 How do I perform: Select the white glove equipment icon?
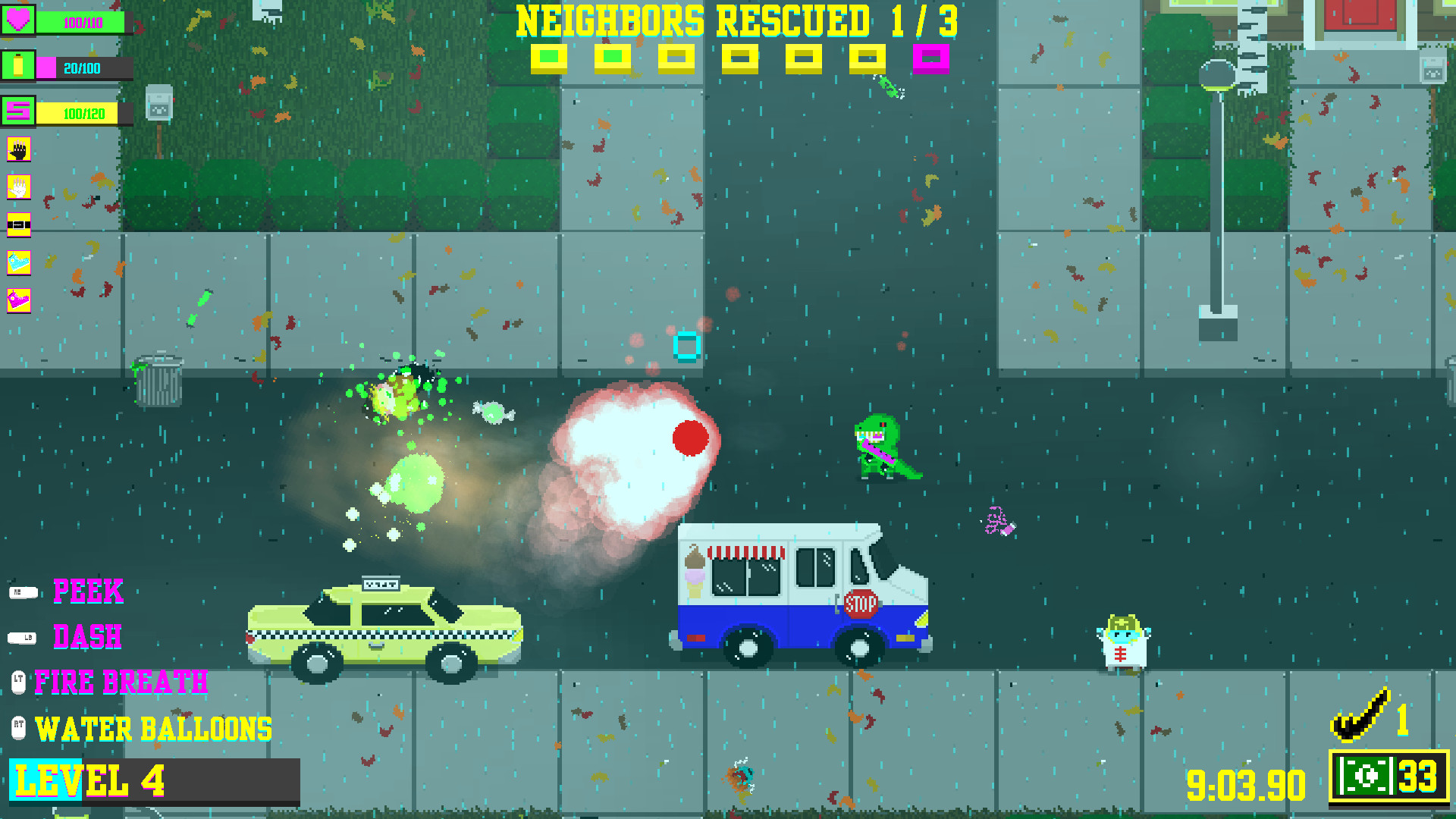pos(18,187)
